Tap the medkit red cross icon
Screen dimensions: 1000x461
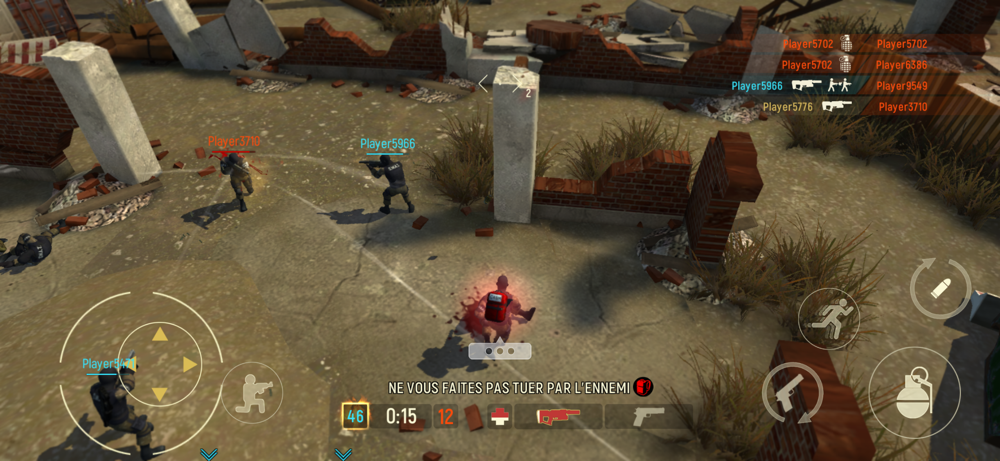click(x=498, y=416)
